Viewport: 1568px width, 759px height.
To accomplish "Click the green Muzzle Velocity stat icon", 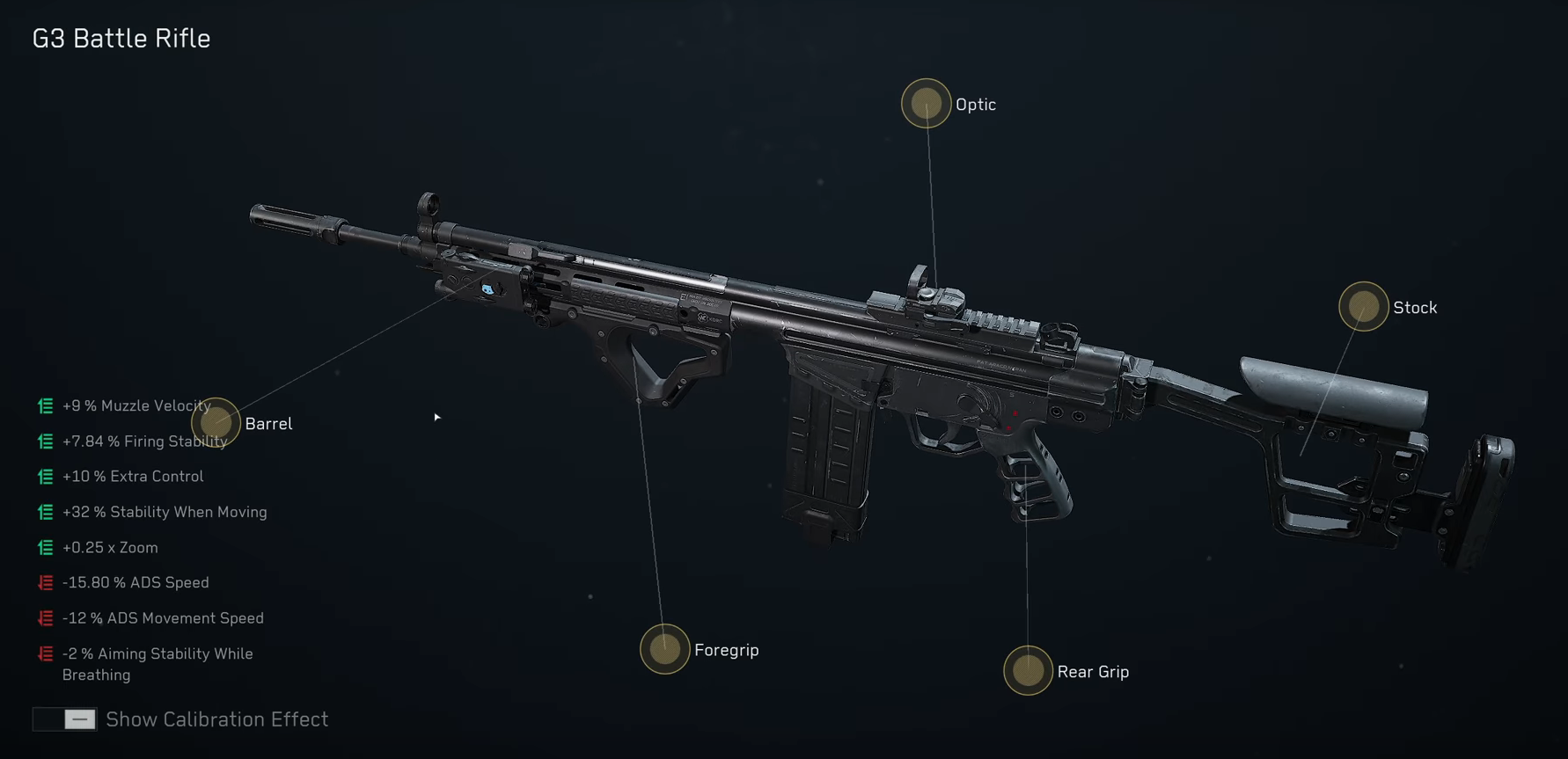I will click(44, 405).
